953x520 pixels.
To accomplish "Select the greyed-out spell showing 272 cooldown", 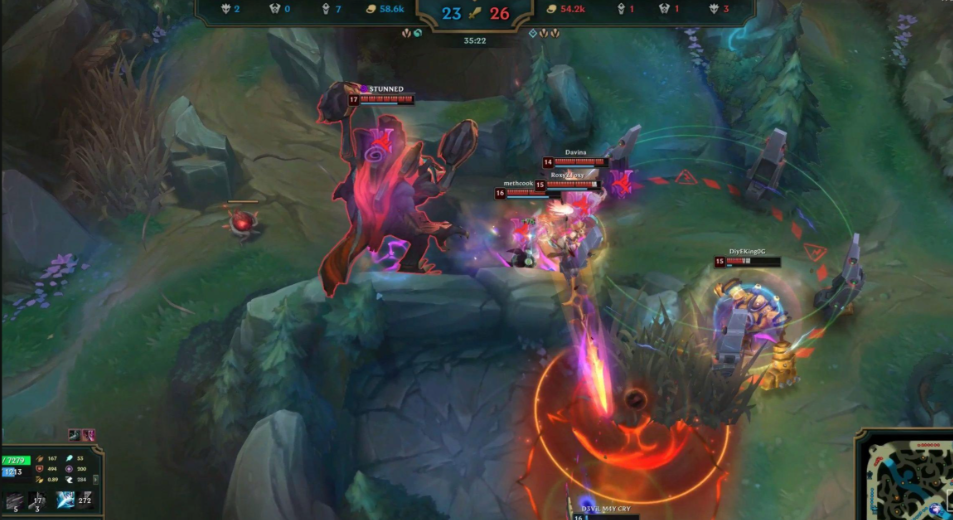I will pyautogui.click(x=85, y=499).
